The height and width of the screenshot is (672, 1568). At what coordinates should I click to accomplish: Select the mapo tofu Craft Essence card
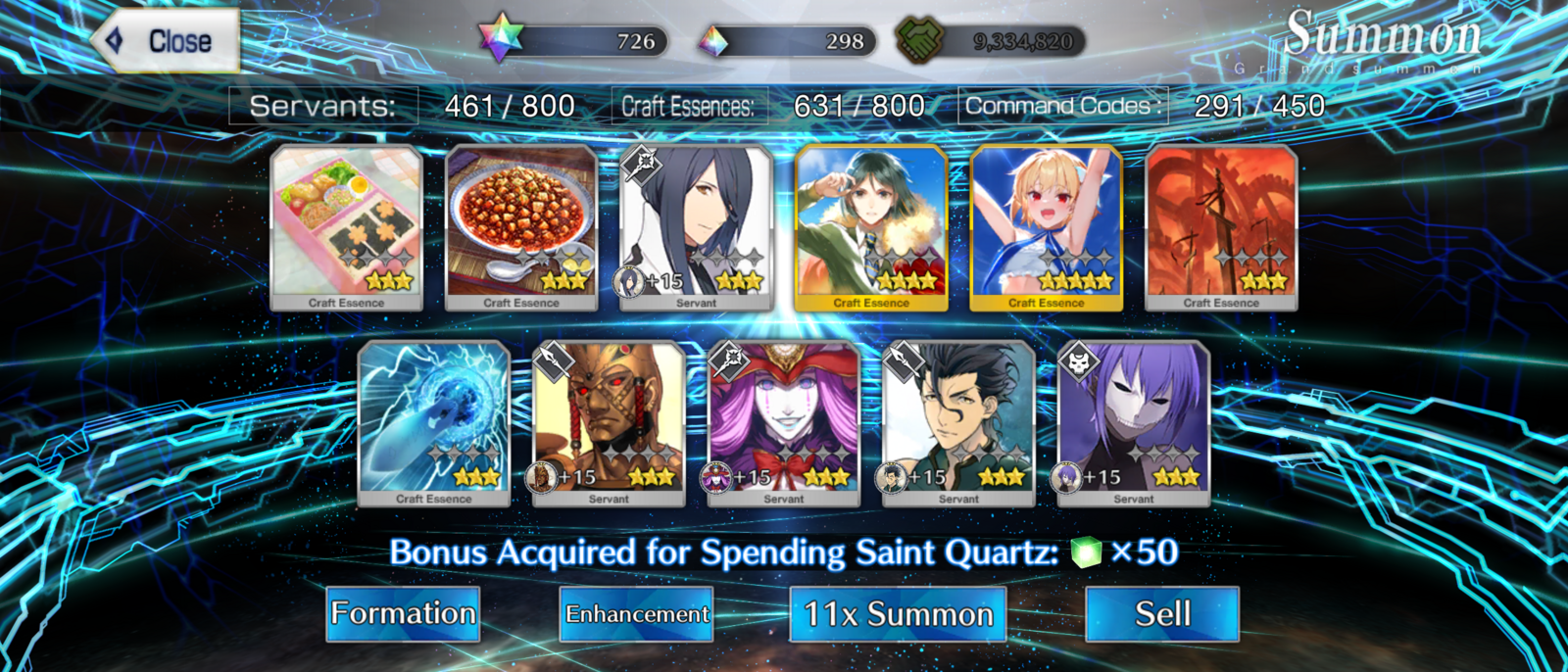pyautogui.click(x=521, y=227)
